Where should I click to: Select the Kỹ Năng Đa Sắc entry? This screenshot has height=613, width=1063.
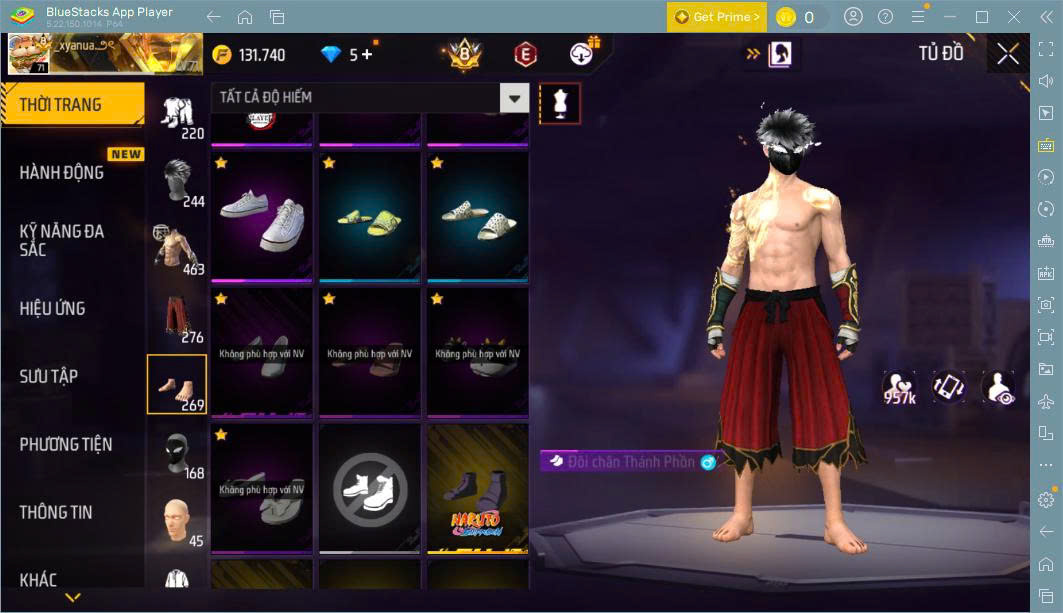tap(62, 240)
